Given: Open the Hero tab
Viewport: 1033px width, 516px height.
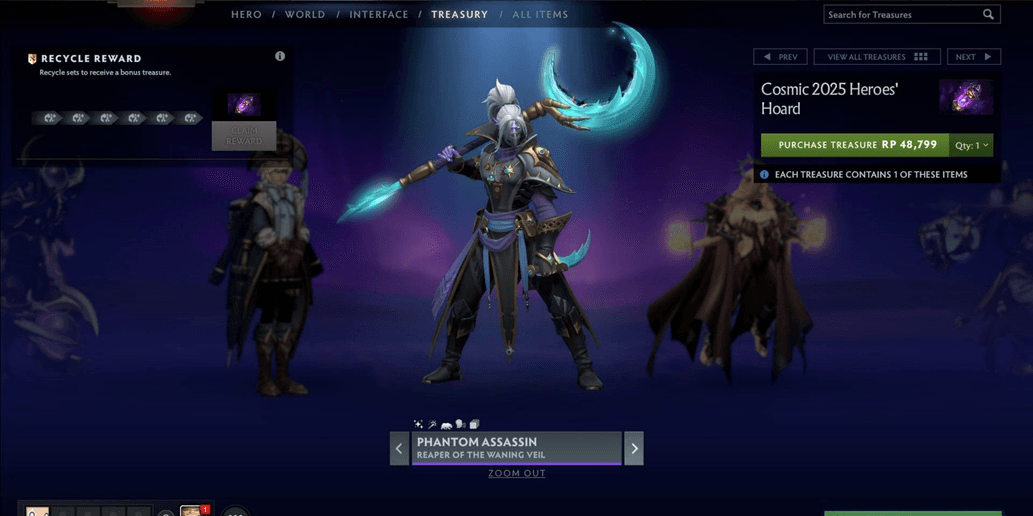Looking at the screenshot, I should tap(246, 15).
